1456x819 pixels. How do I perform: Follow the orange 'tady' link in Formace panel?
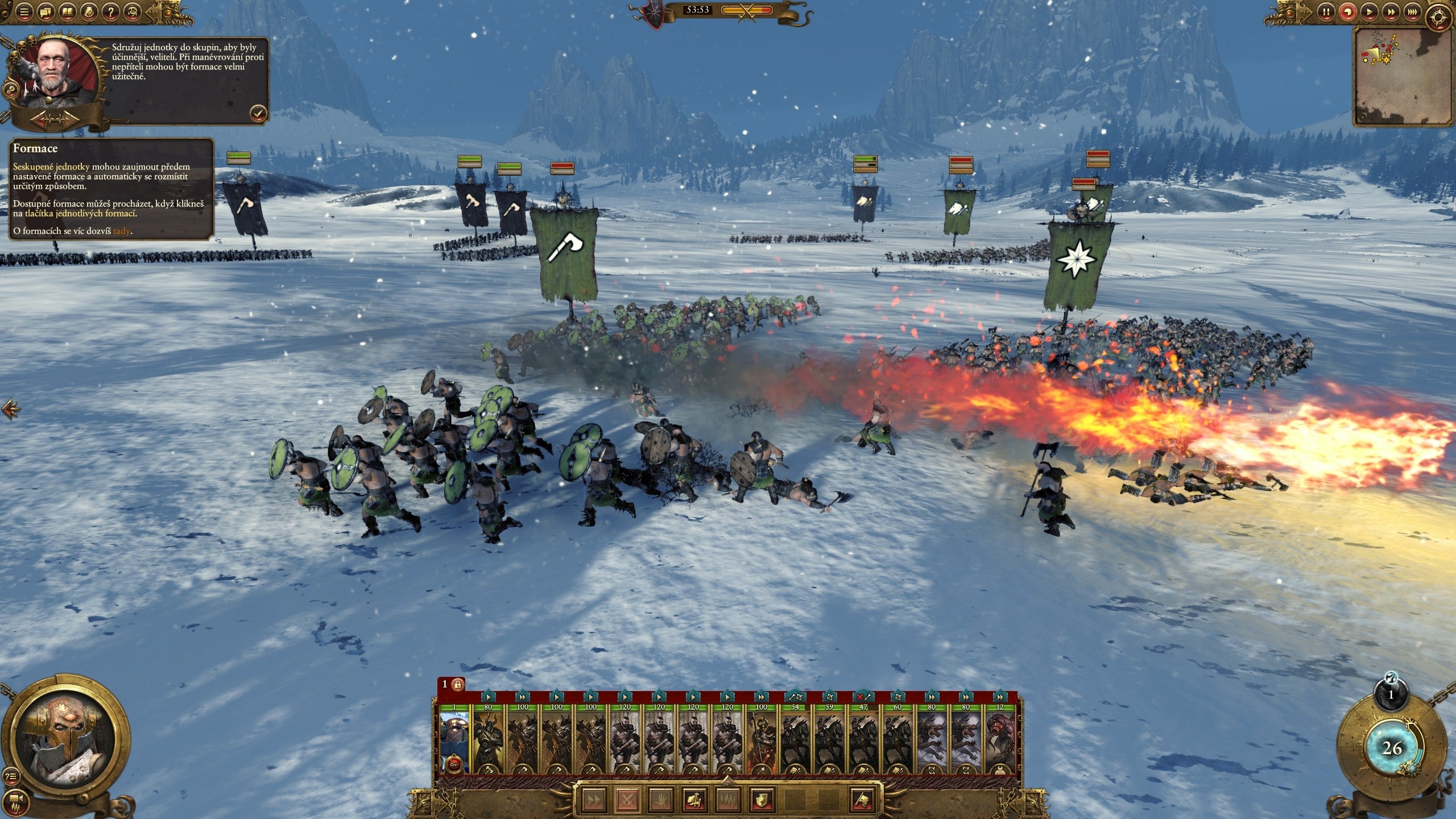122,231
